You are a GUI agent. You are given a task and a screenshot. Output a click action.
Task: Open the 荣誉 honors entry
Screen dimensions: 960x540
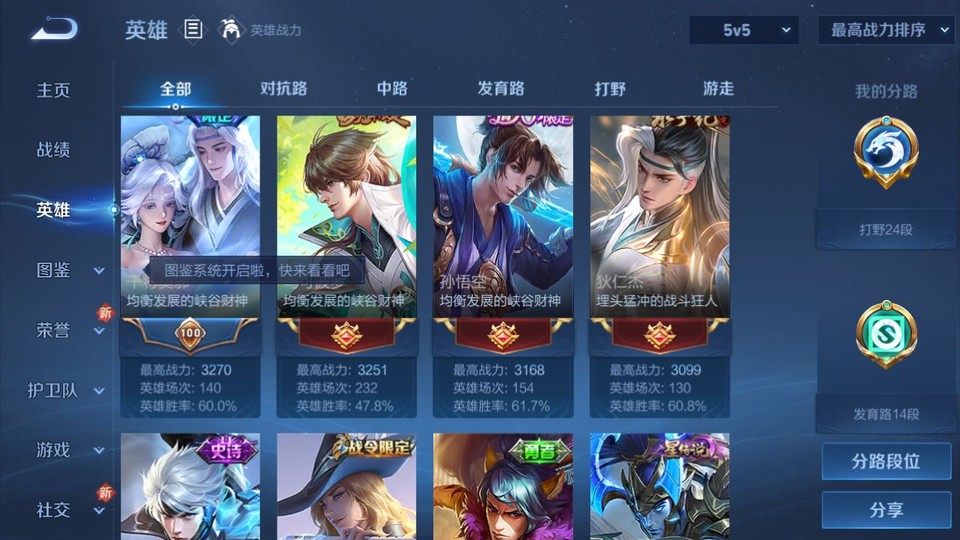pyautogui.click(x=66, y=330)
